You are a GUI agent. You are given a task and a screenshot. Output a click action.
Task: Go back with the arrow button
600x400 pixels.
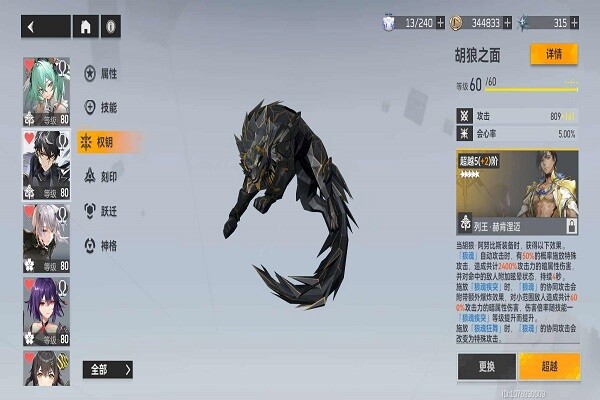point(42,27)
